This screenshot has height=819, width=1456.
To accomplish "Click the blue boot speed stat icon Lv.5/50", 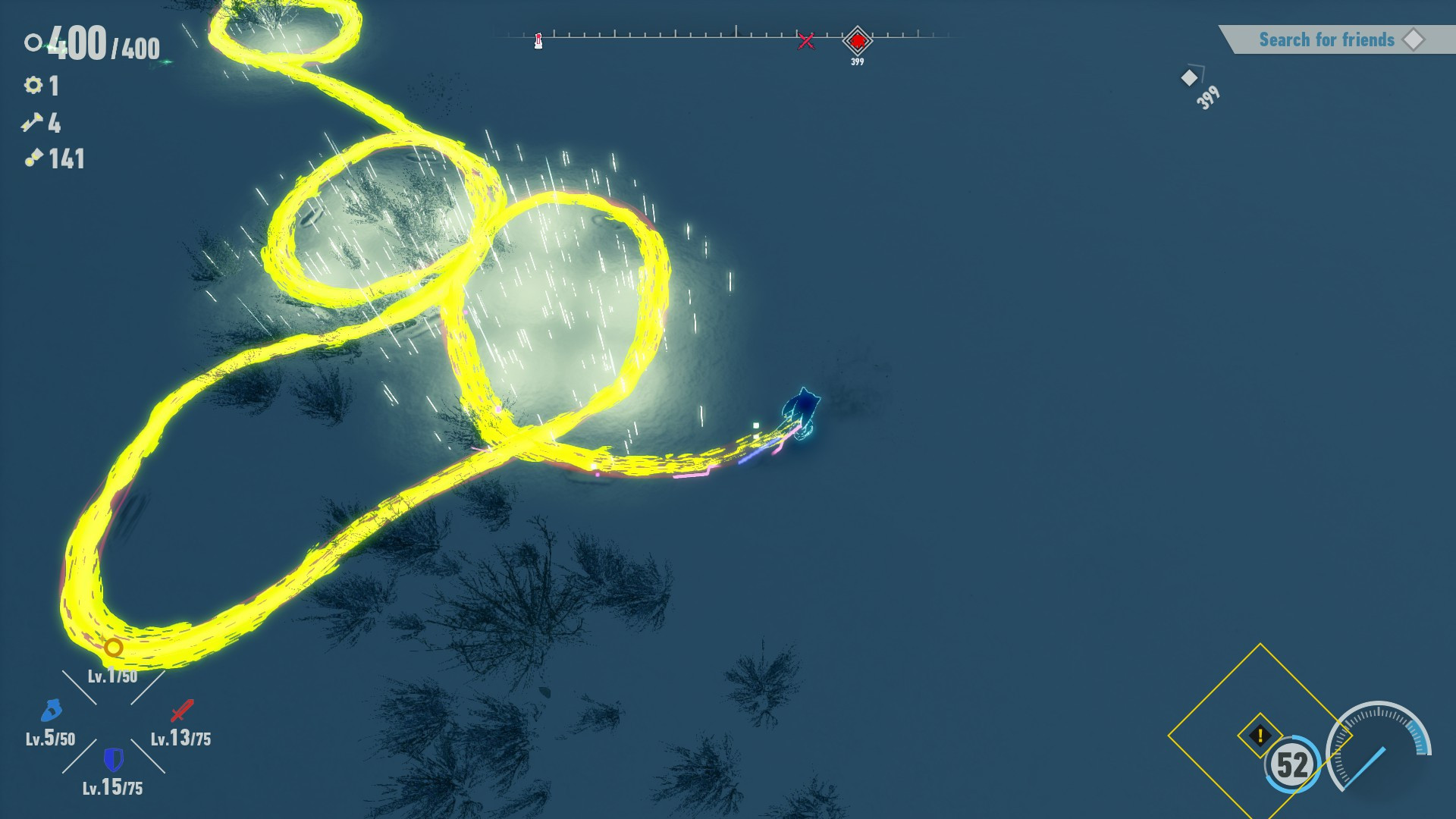I will 52,711.
